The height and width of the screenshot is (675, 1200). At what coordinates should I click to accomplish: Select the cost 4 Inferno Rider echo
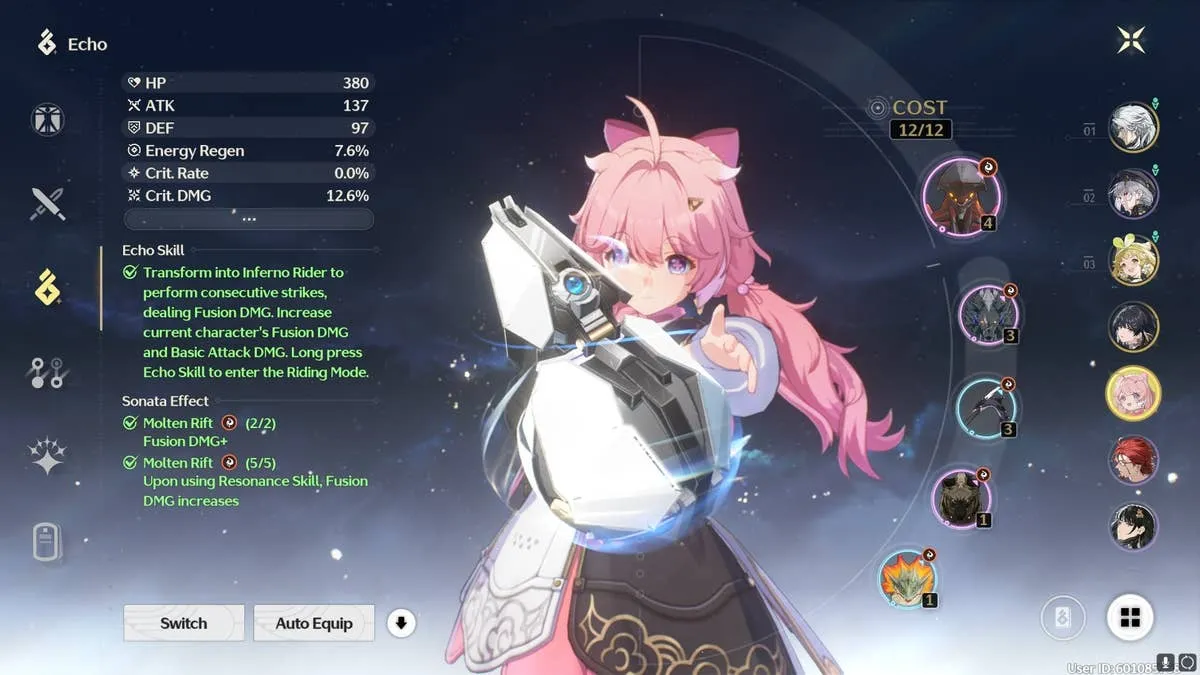[962, 196]
